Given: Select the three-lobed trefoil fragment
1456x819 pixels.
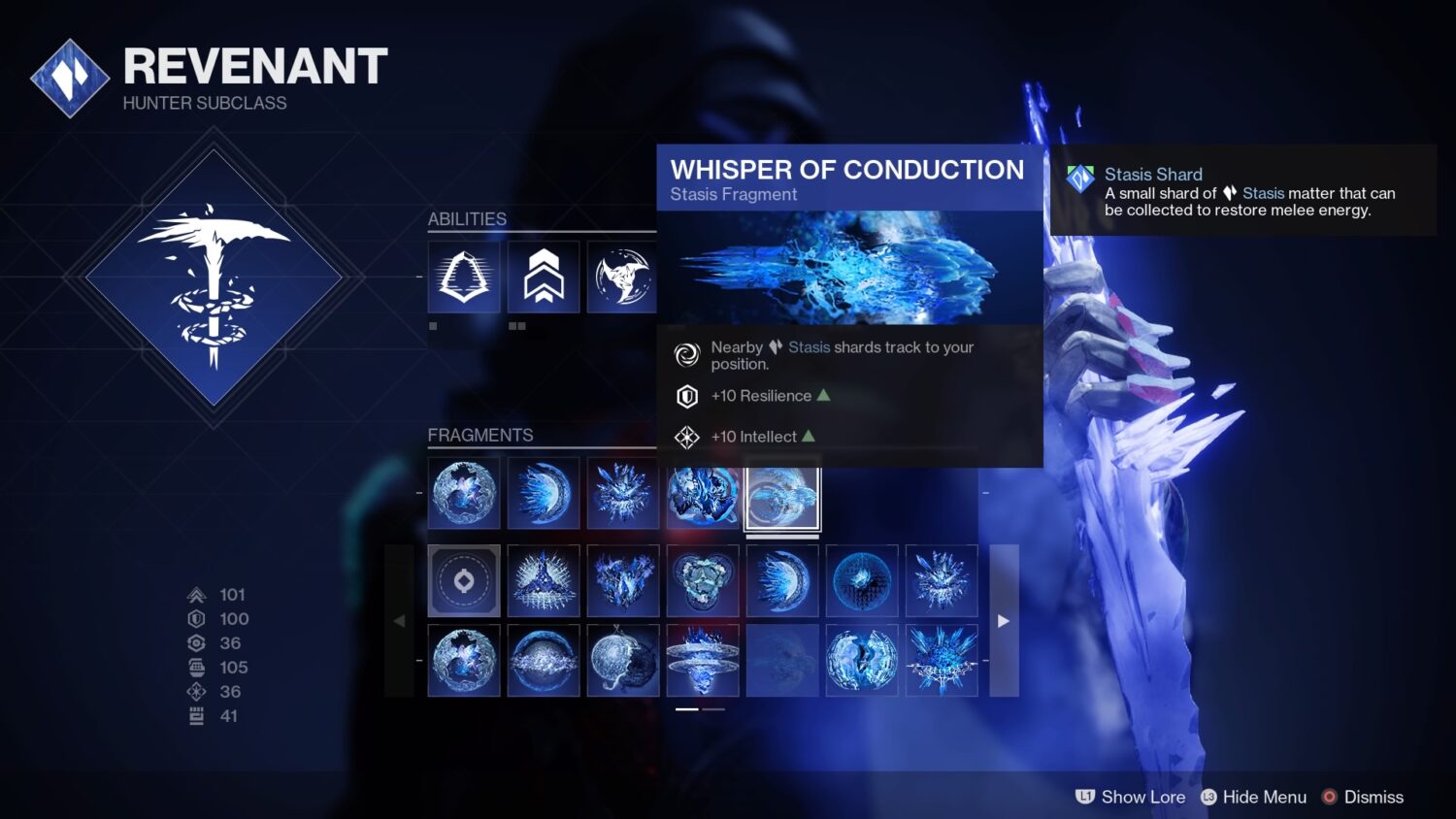Looking at the screenshot, I should 703,581.
